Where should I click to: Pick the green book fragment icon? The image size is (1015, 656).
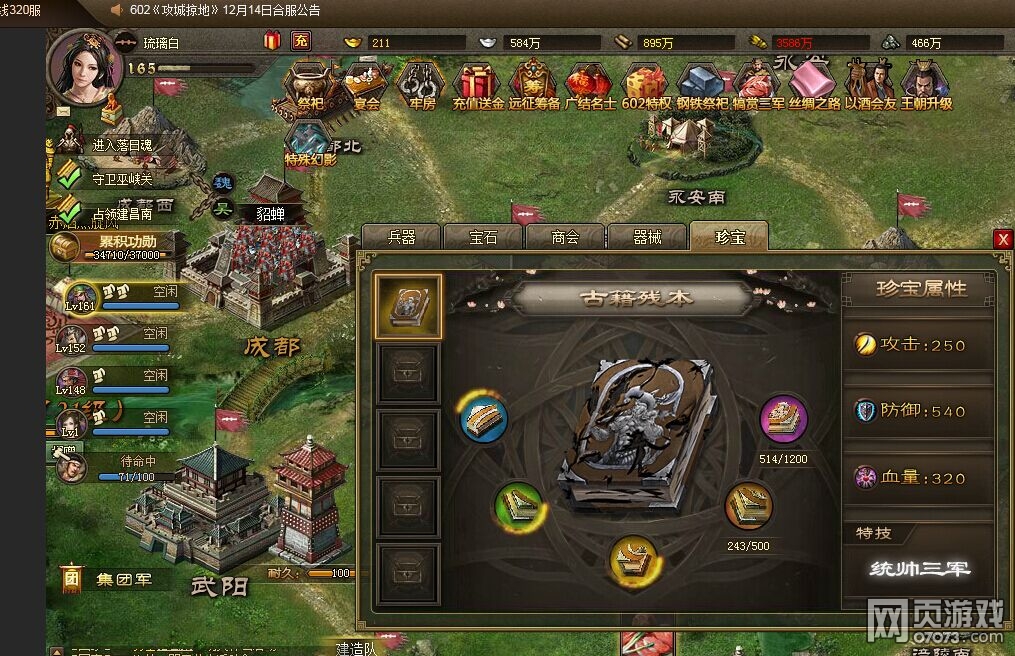519,507
